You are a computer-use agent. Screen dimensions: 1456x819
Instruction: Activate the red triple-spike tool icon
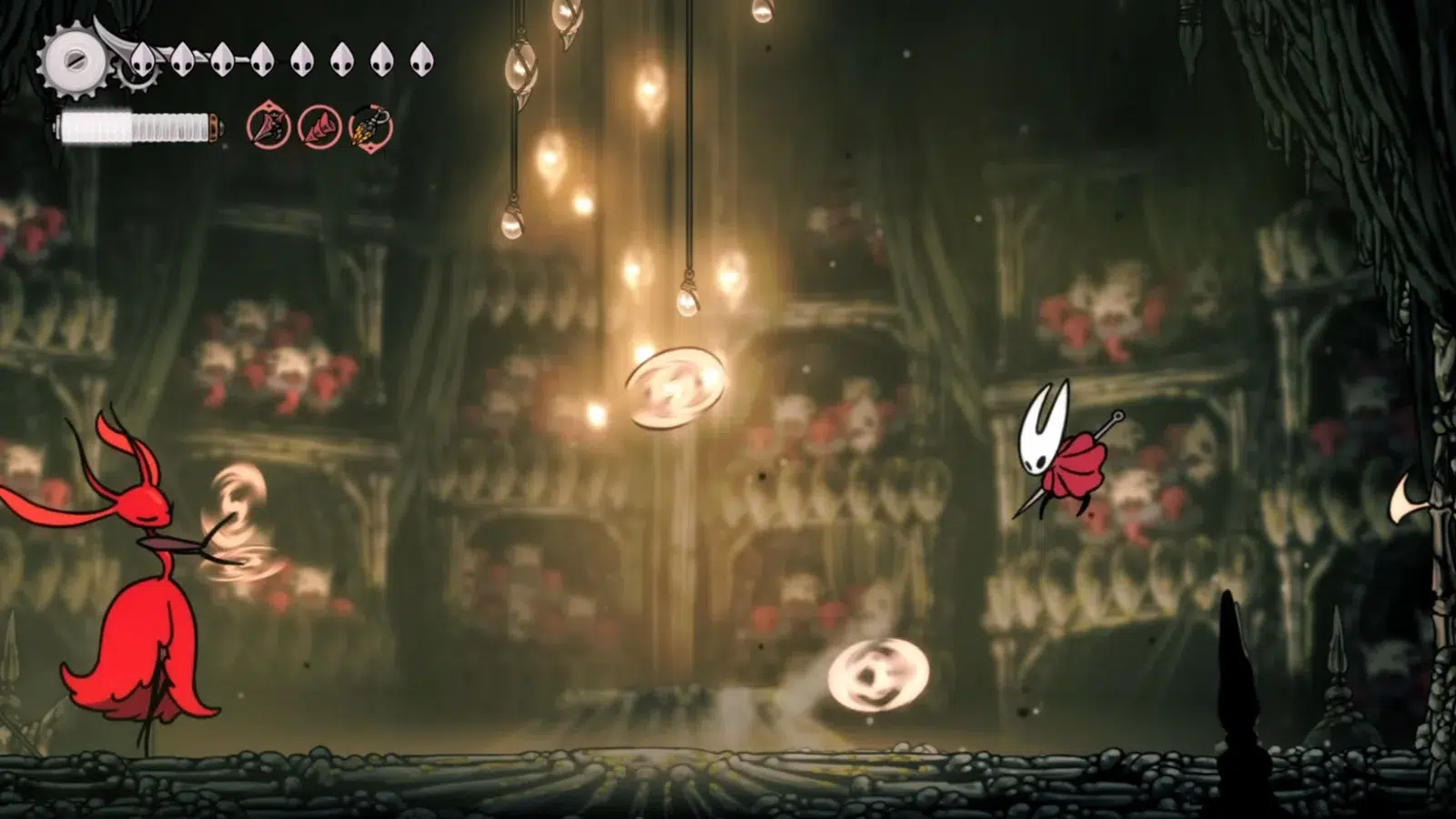pos(319,127)
